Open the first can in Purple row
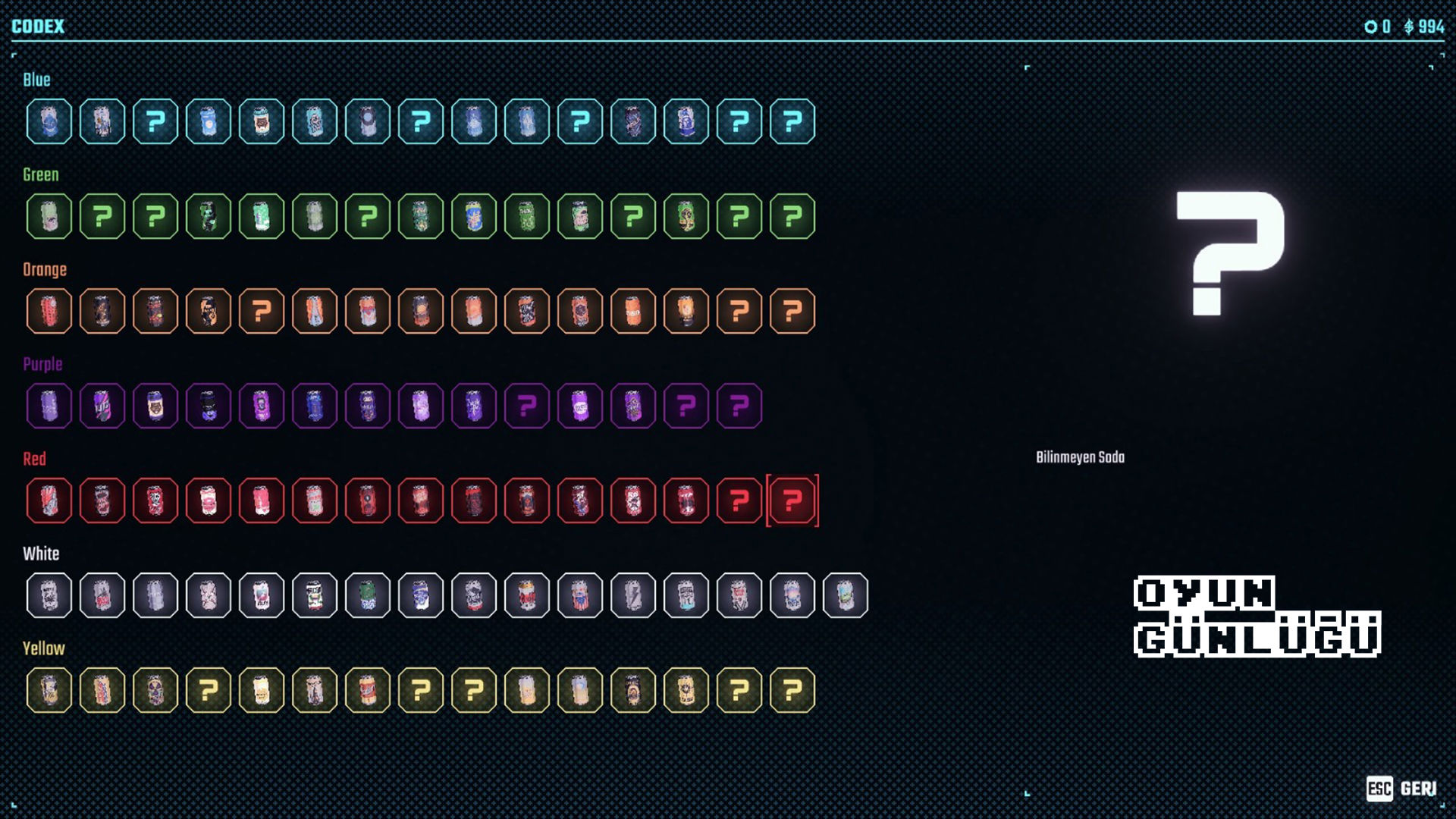This screenshot has width=1456, height=819. pyautogui.click(x=49, y=406)
